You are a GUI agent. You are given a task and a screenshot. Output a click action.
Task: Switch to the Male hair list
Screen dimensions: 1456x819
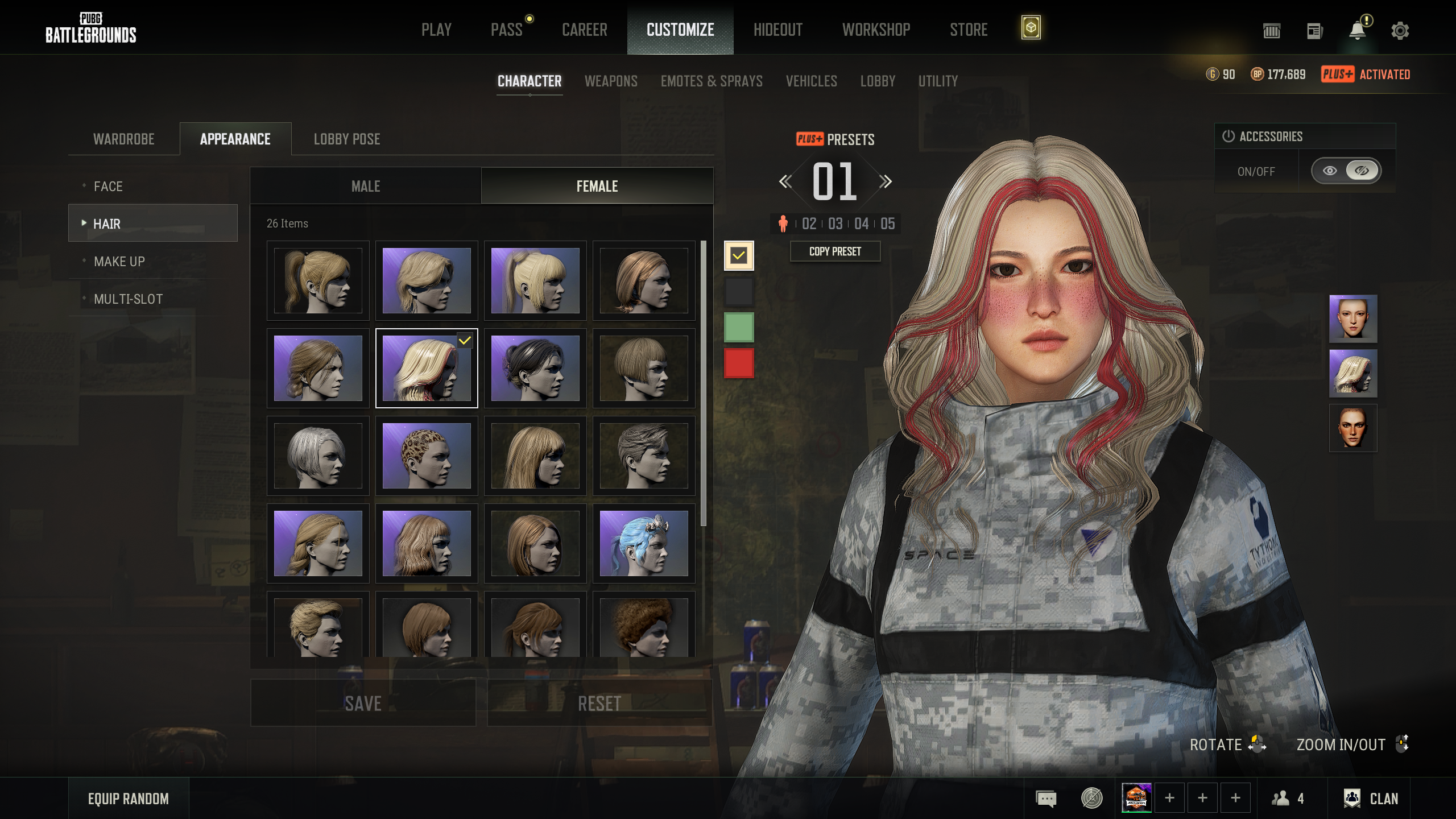366,187
